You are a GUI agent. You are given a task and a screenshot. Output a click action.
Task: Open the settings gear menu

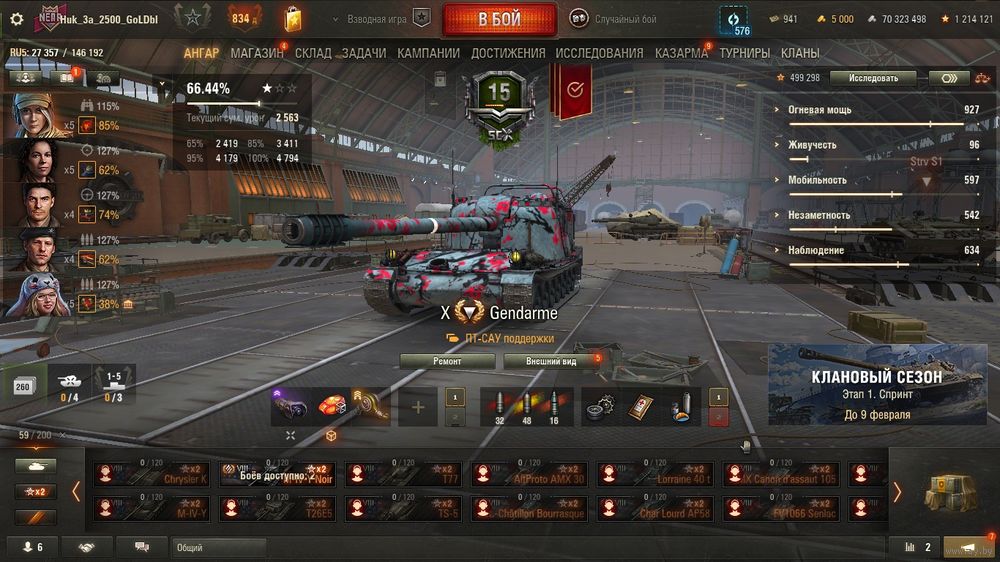[16, 19]
